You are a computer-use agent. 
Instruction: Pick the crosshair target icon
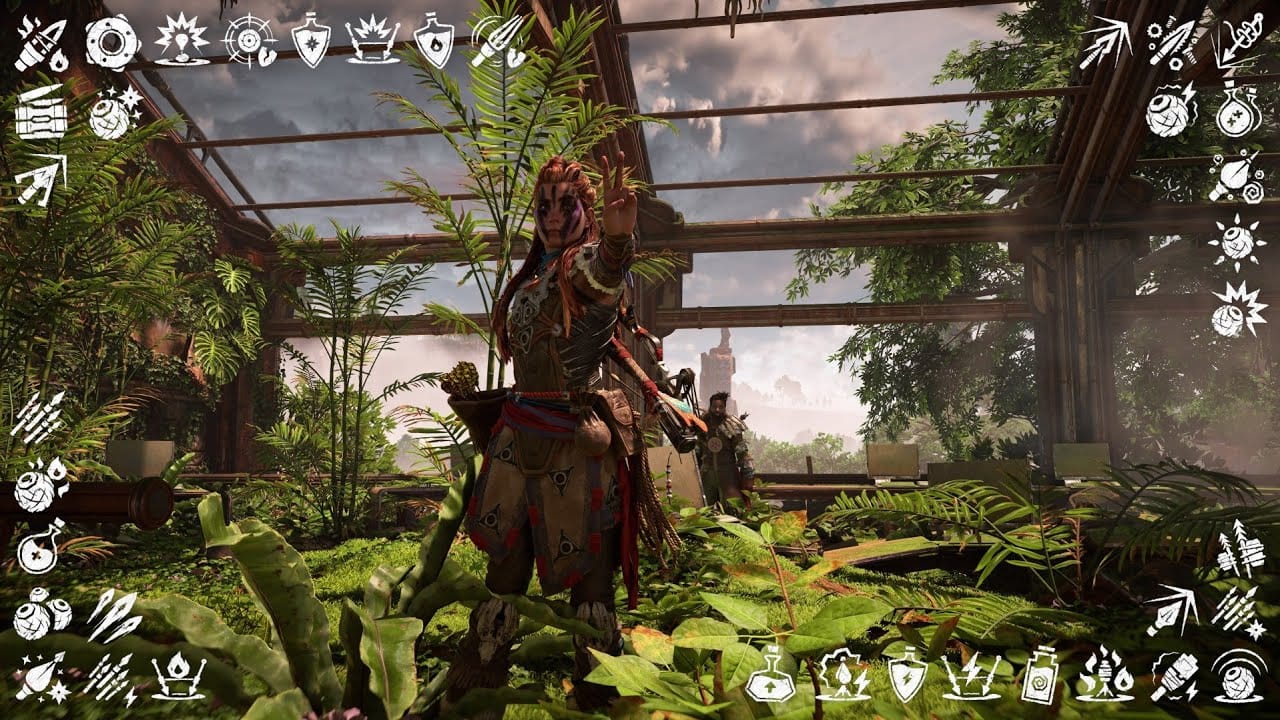point(248,42)
